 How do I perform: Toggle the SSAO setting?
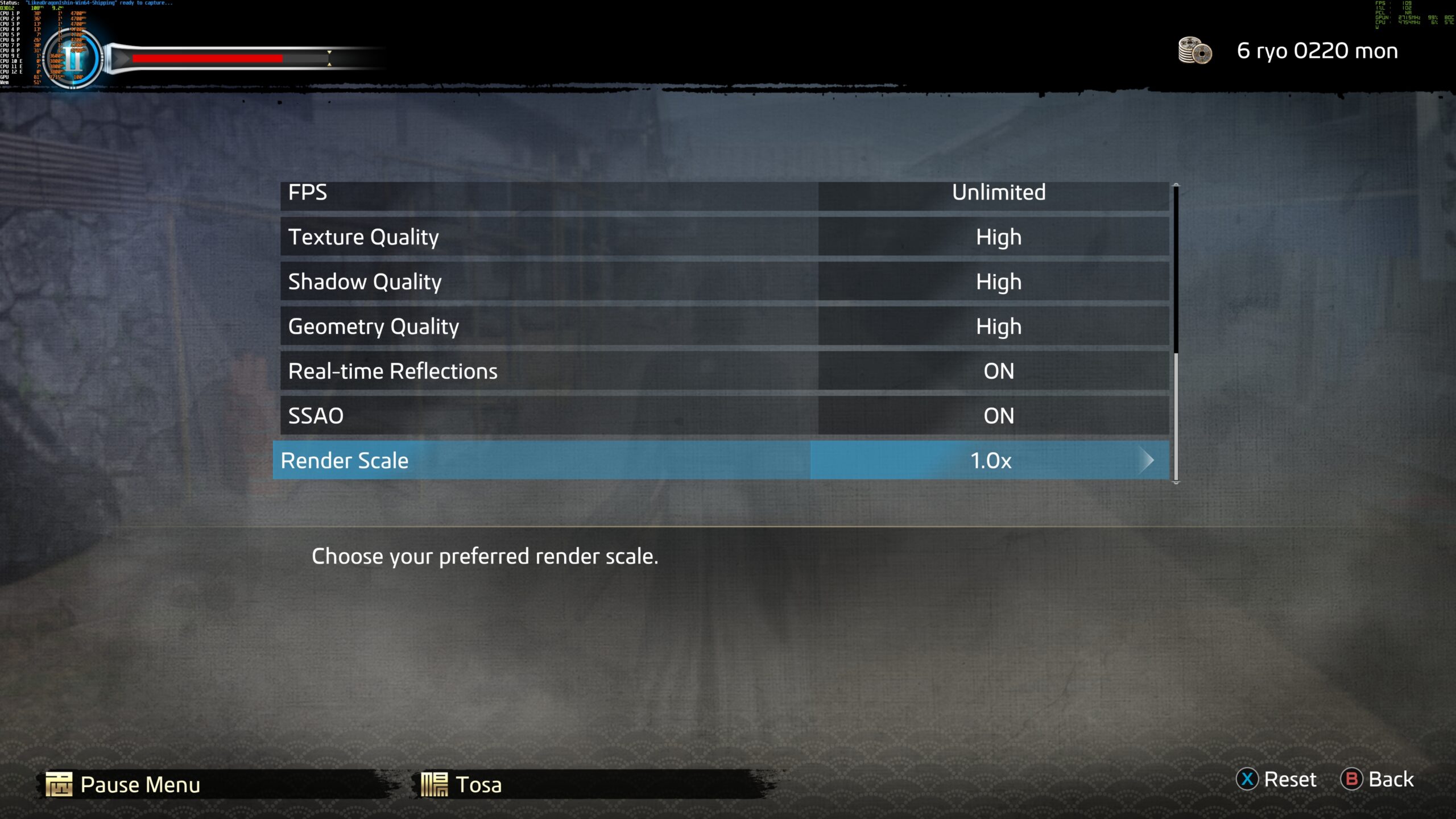pyautogui.click(x=723, y=416)
